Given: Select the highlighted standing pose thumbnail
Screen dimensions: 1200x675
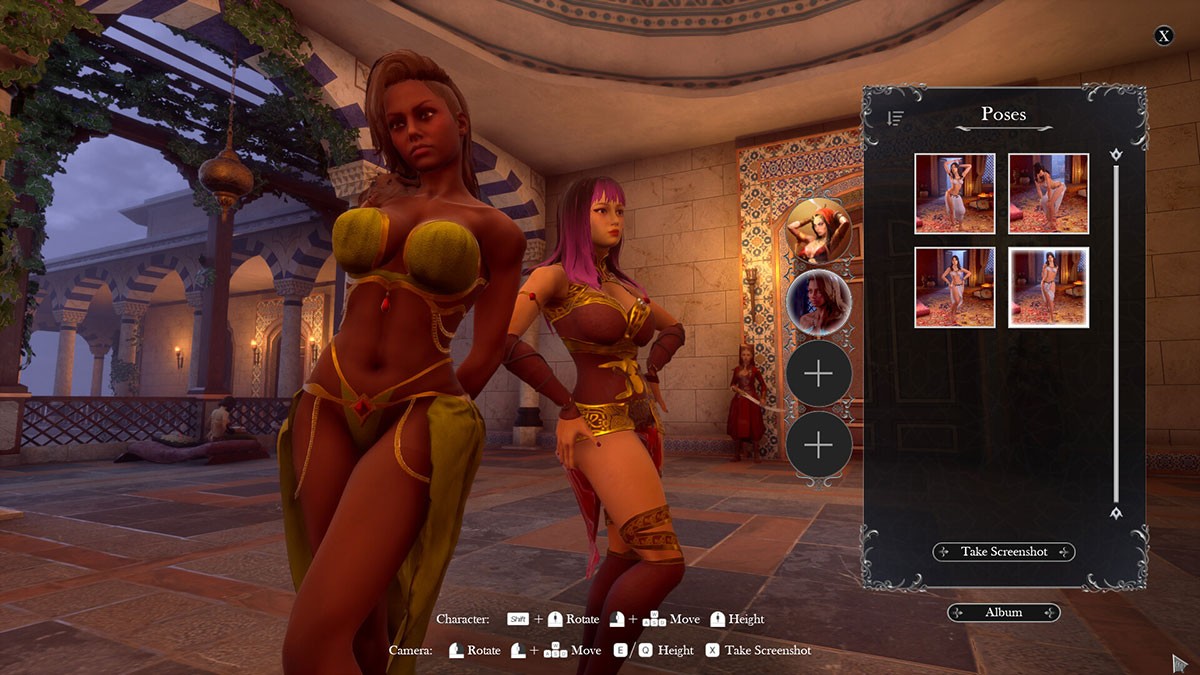Looking at the screenshot, I should coord(1048,287).
